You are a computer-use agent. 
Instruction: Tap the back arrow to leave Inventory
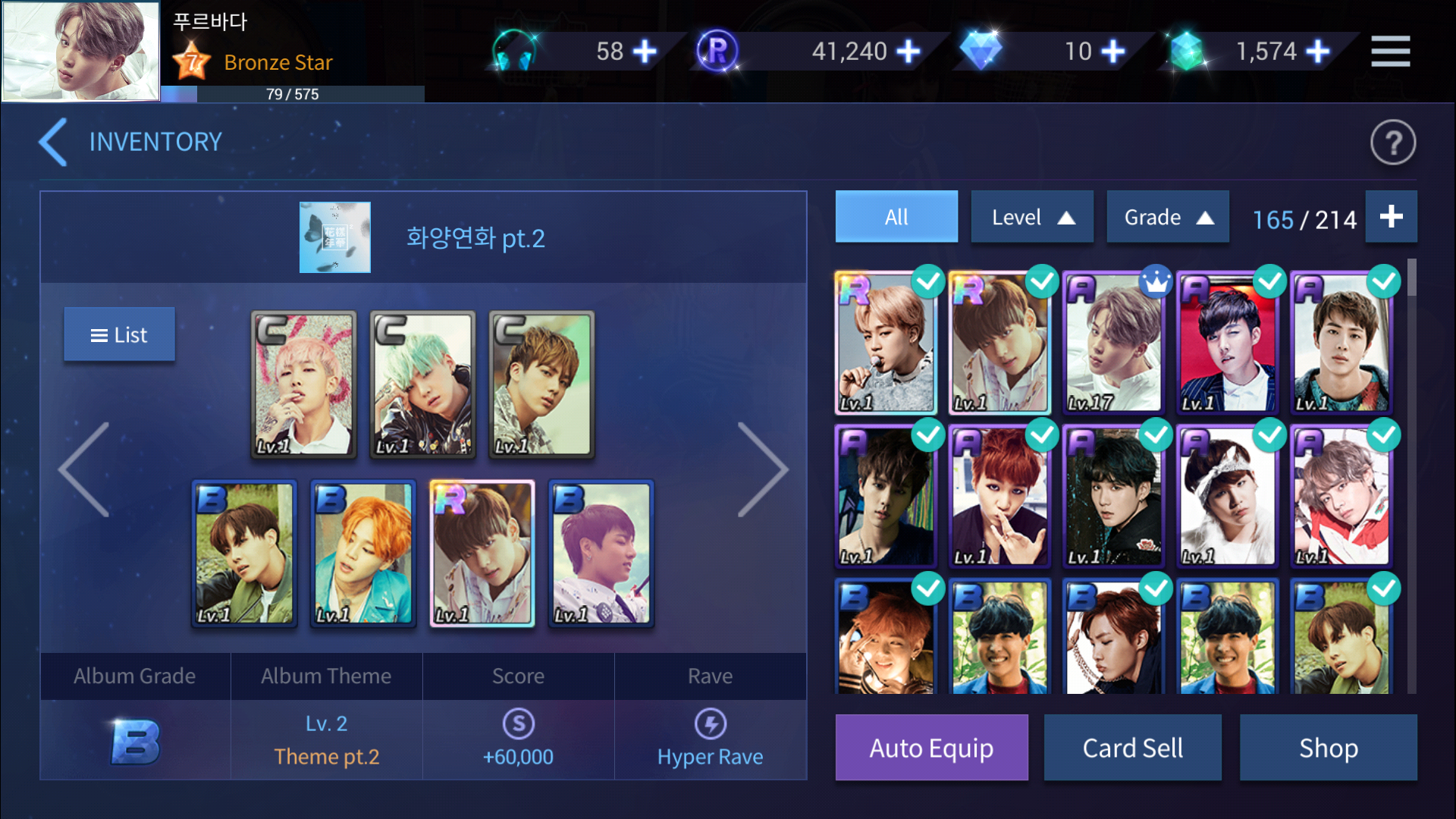[50, 141]
